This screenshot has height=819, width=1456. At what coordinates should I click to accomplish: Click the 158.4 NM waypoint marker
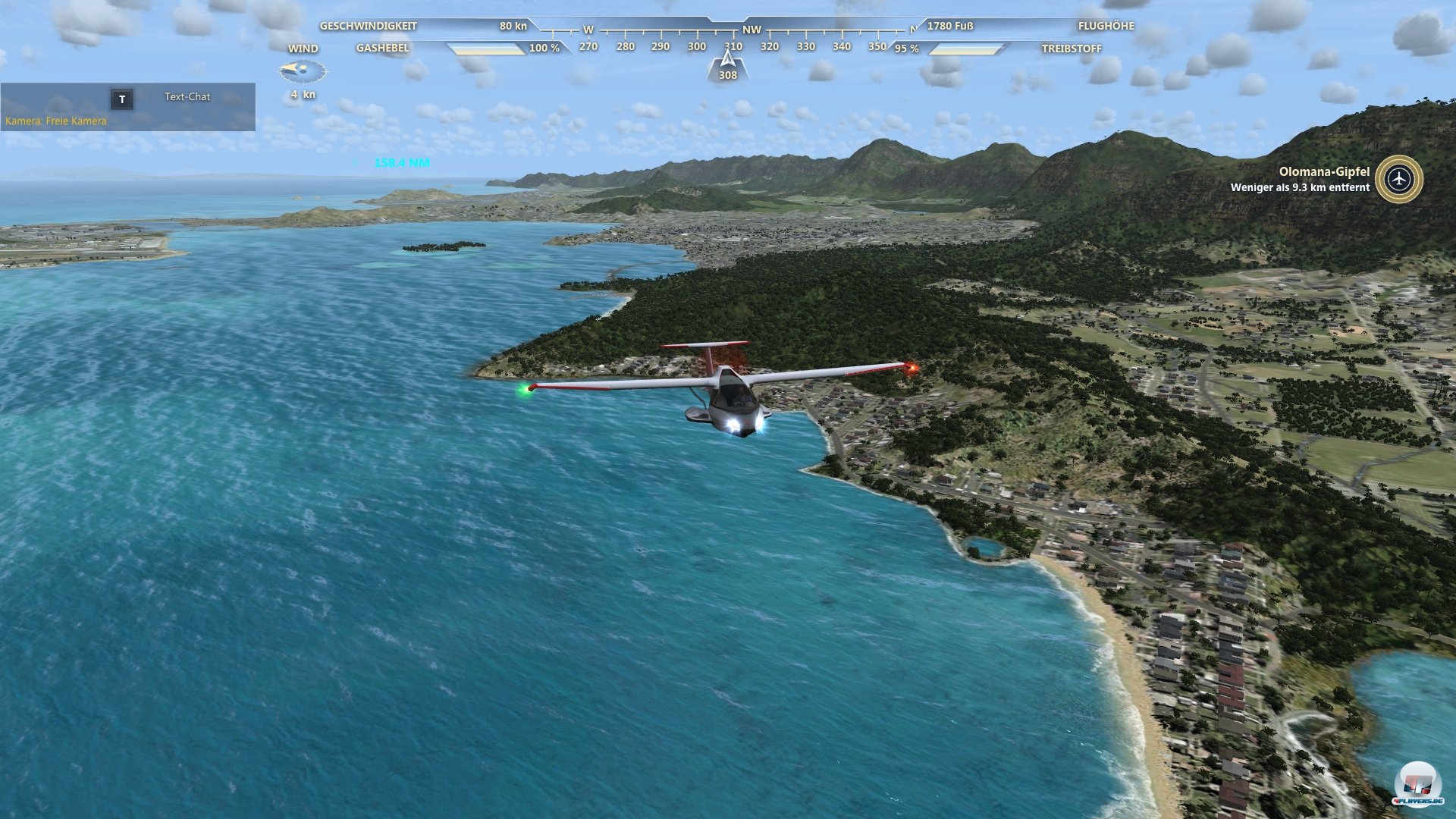tap(401, 162)
